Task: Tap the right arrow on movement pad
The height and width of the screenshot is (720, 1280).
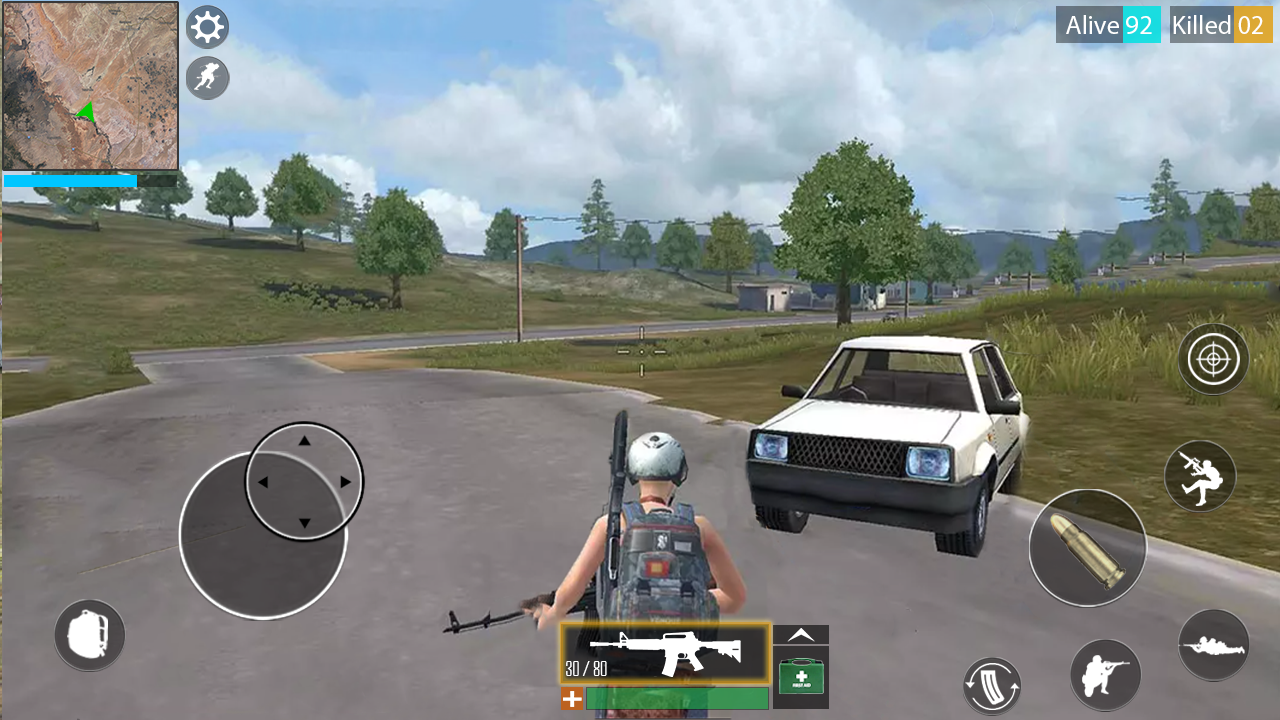Action: (346, 480)
